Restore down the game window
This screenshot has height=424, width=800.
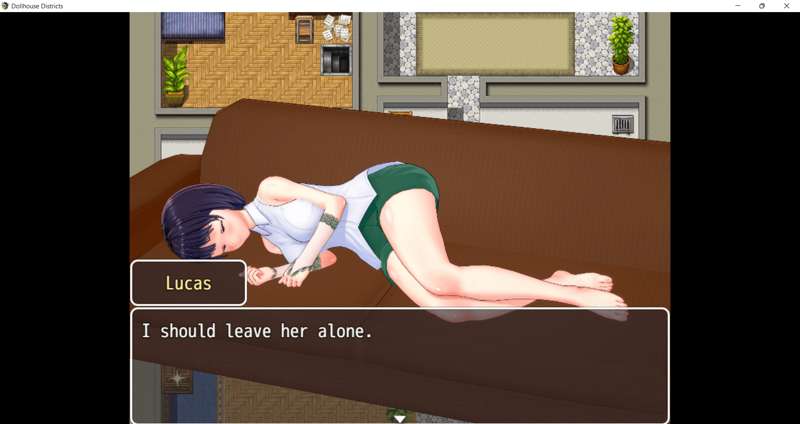762,6
